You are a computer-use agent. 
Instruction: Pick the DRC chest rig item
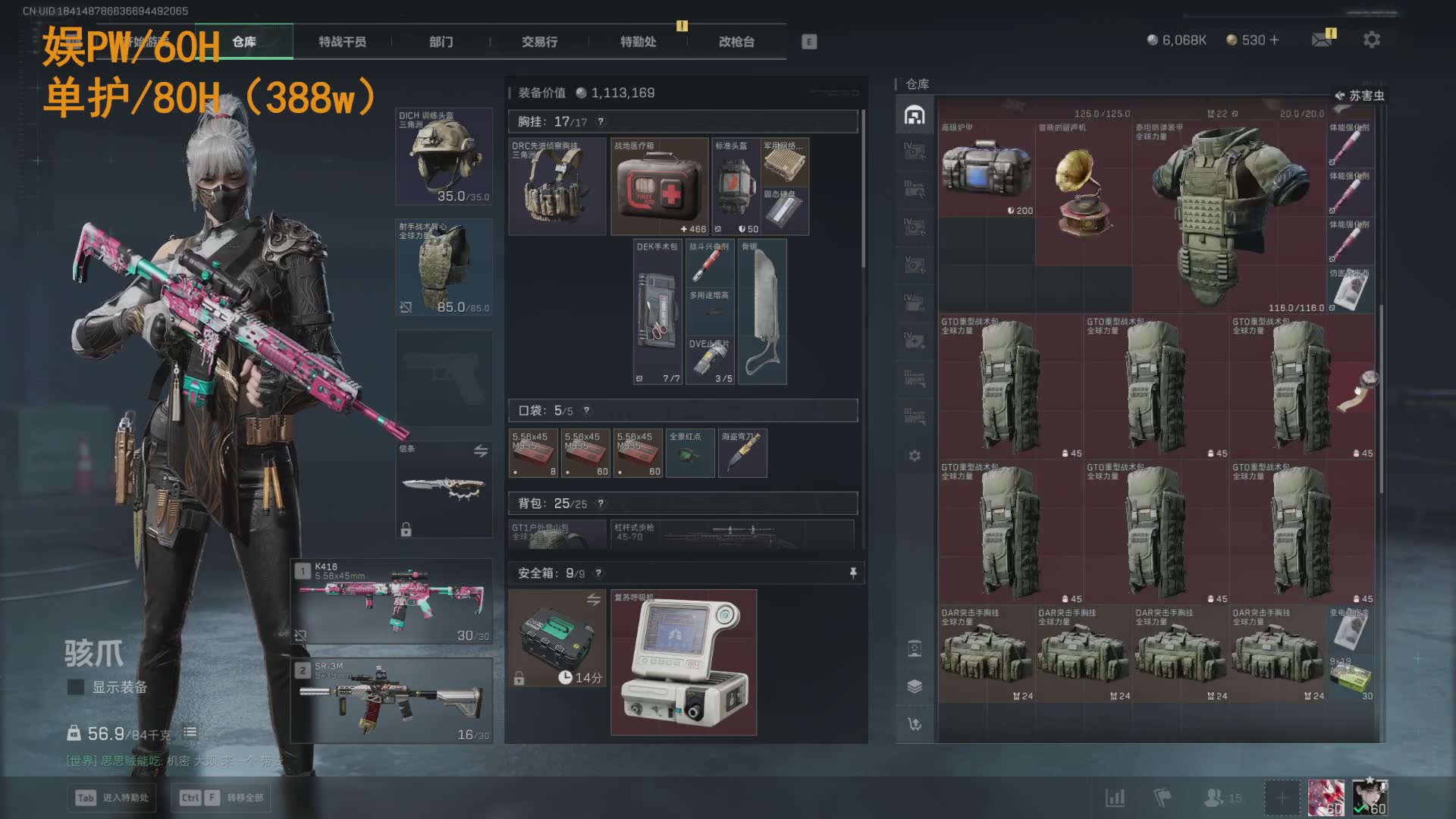point(557,187)
